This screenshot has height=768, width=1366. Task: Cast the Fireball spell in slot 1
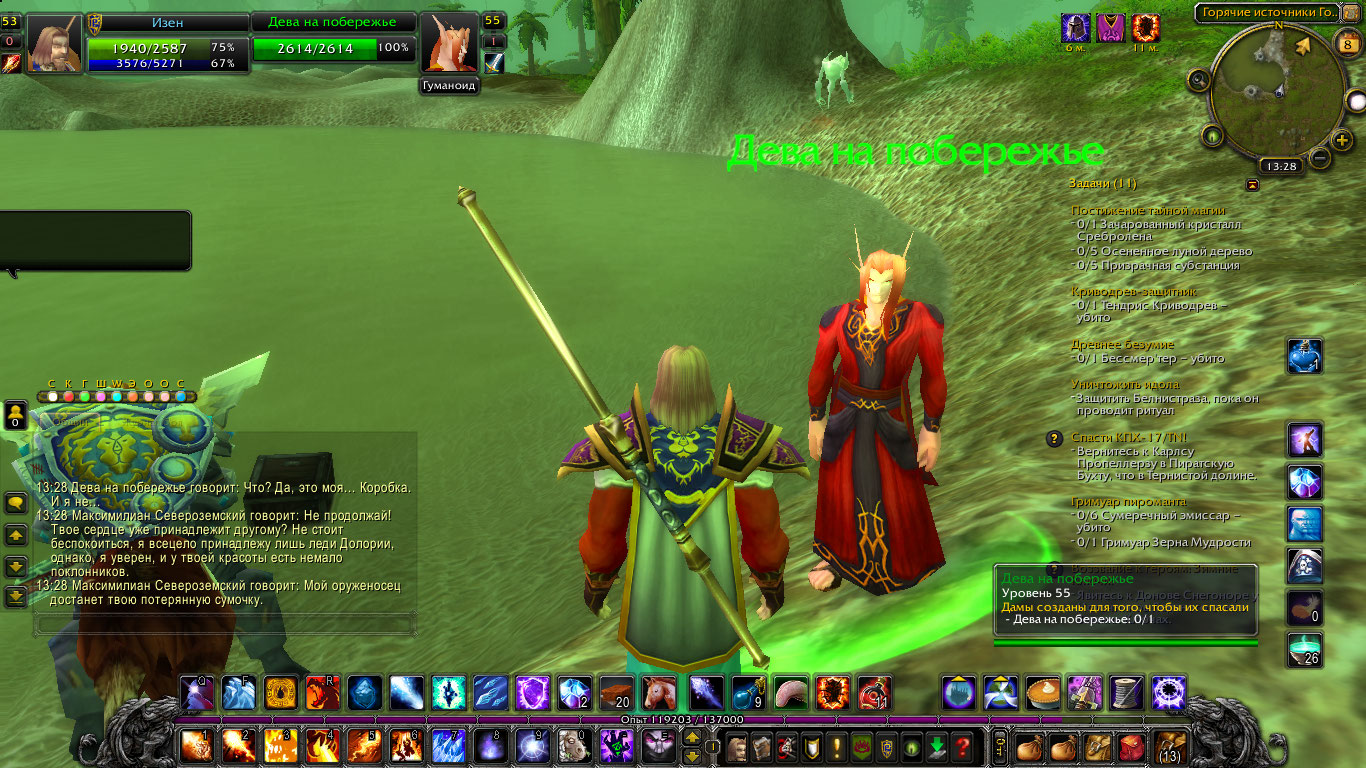(x=196, y=746)
